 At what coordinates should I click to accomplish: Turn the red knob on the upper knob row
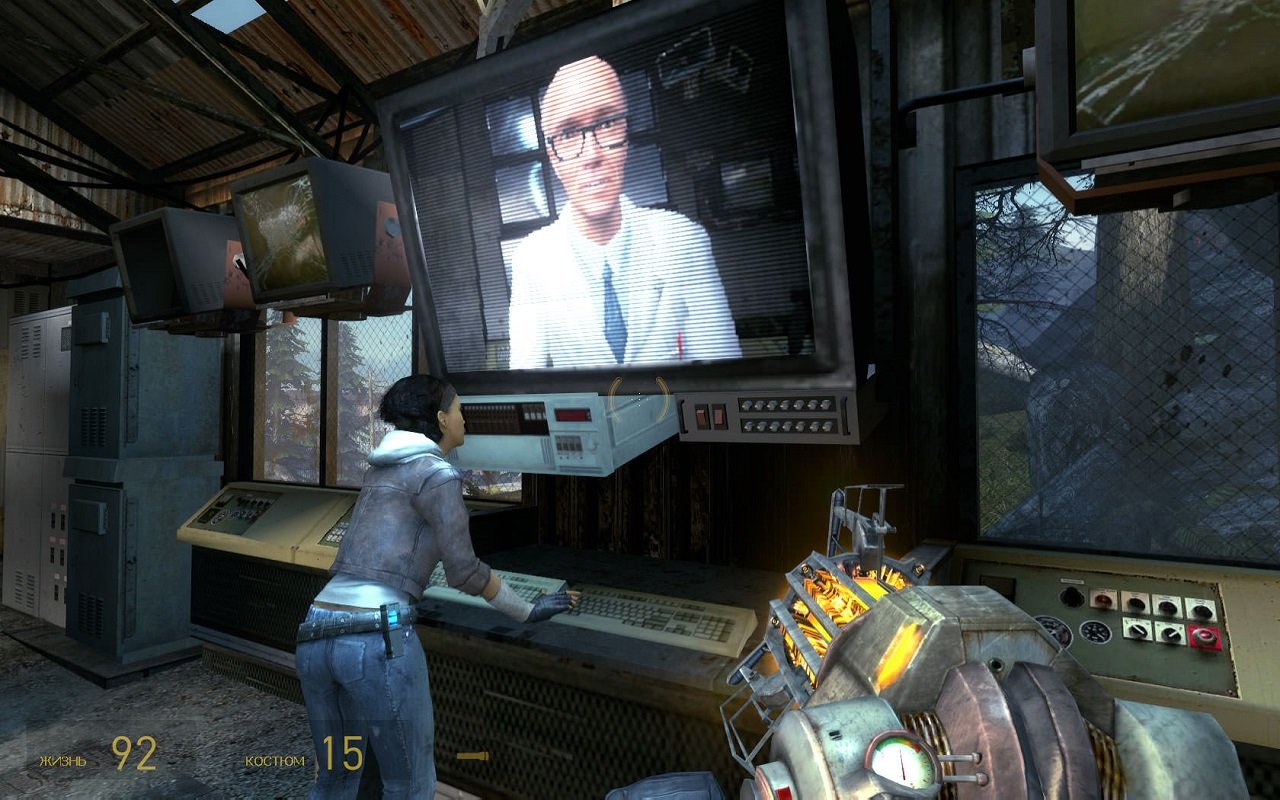coord(1103,599)
